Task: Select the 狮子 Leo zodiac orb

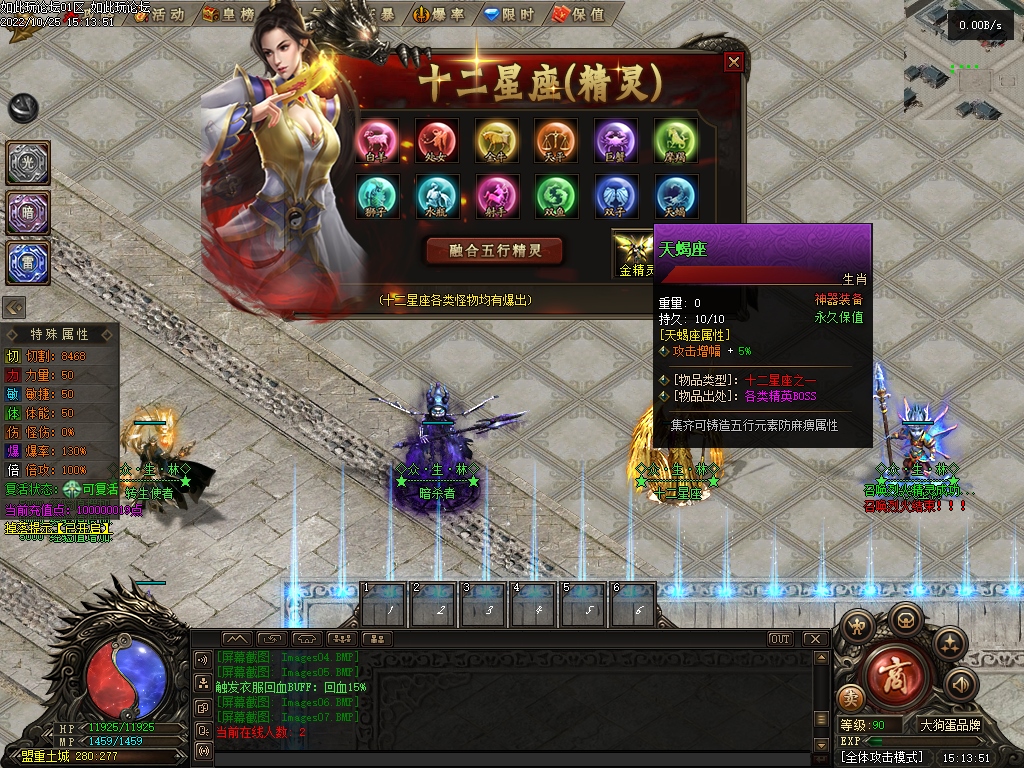Action: pos(377,196)
